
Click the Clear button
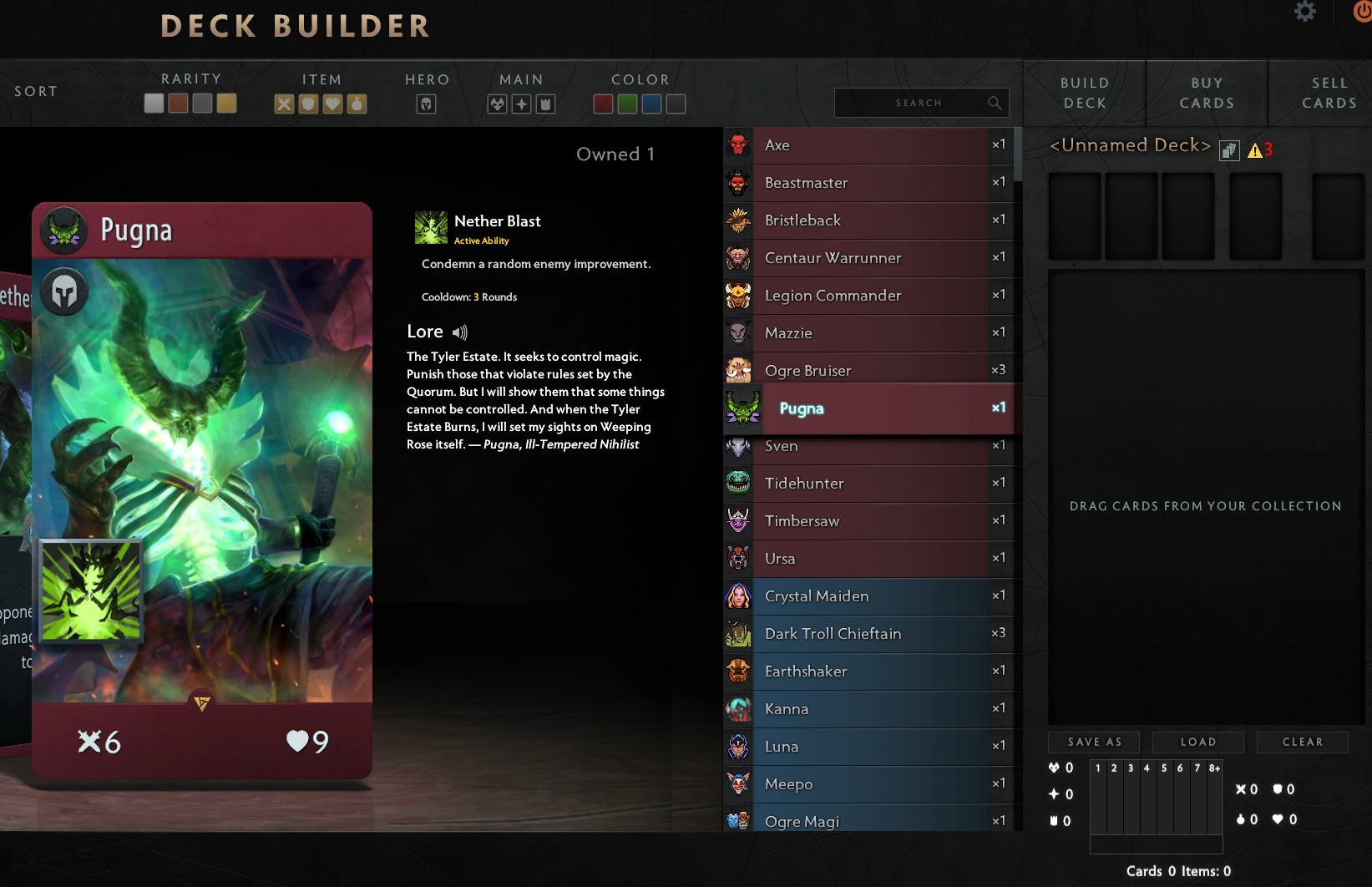click(1302, 742)
